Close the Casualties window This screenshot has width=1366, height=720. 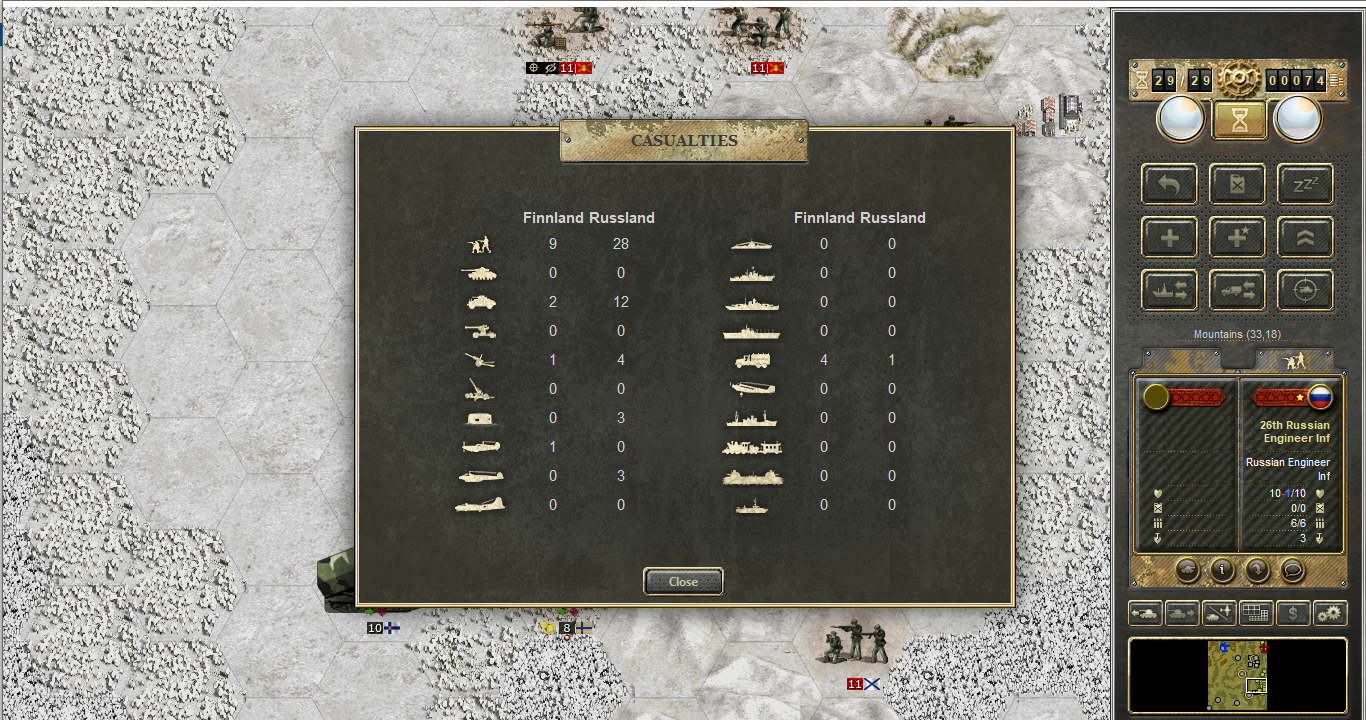point(683,581)
